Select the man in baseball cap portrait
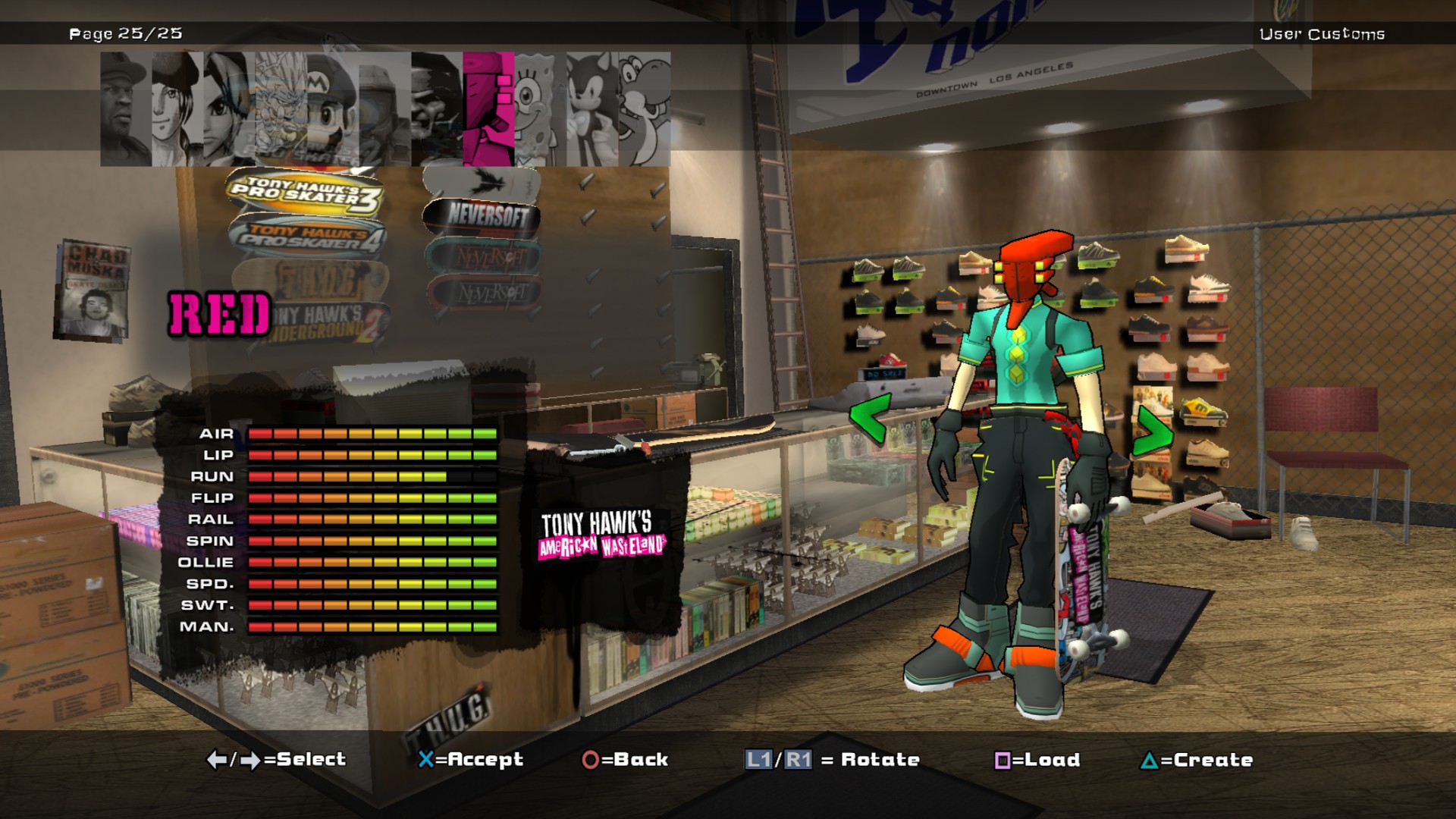The width and height of the screenshot is (1456, 819). click(x=125, y=110)
